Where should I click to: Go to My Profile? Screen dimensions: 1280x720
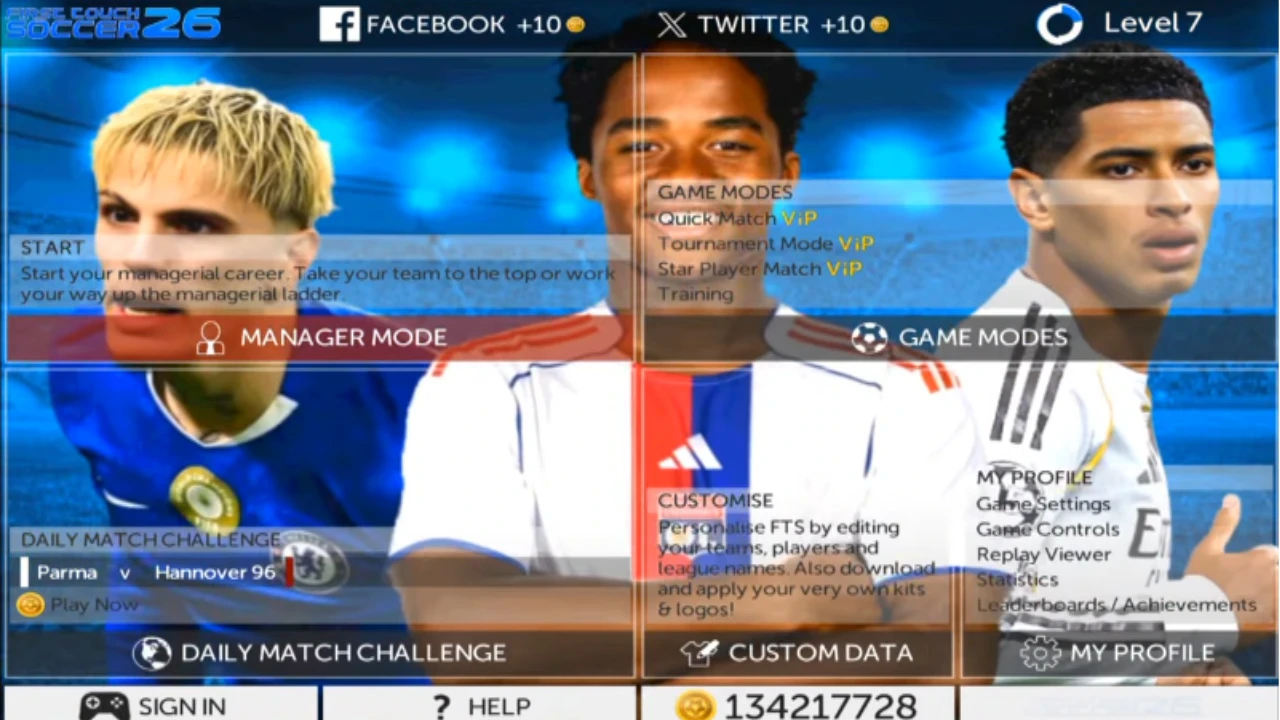[x=1118, y=653]
